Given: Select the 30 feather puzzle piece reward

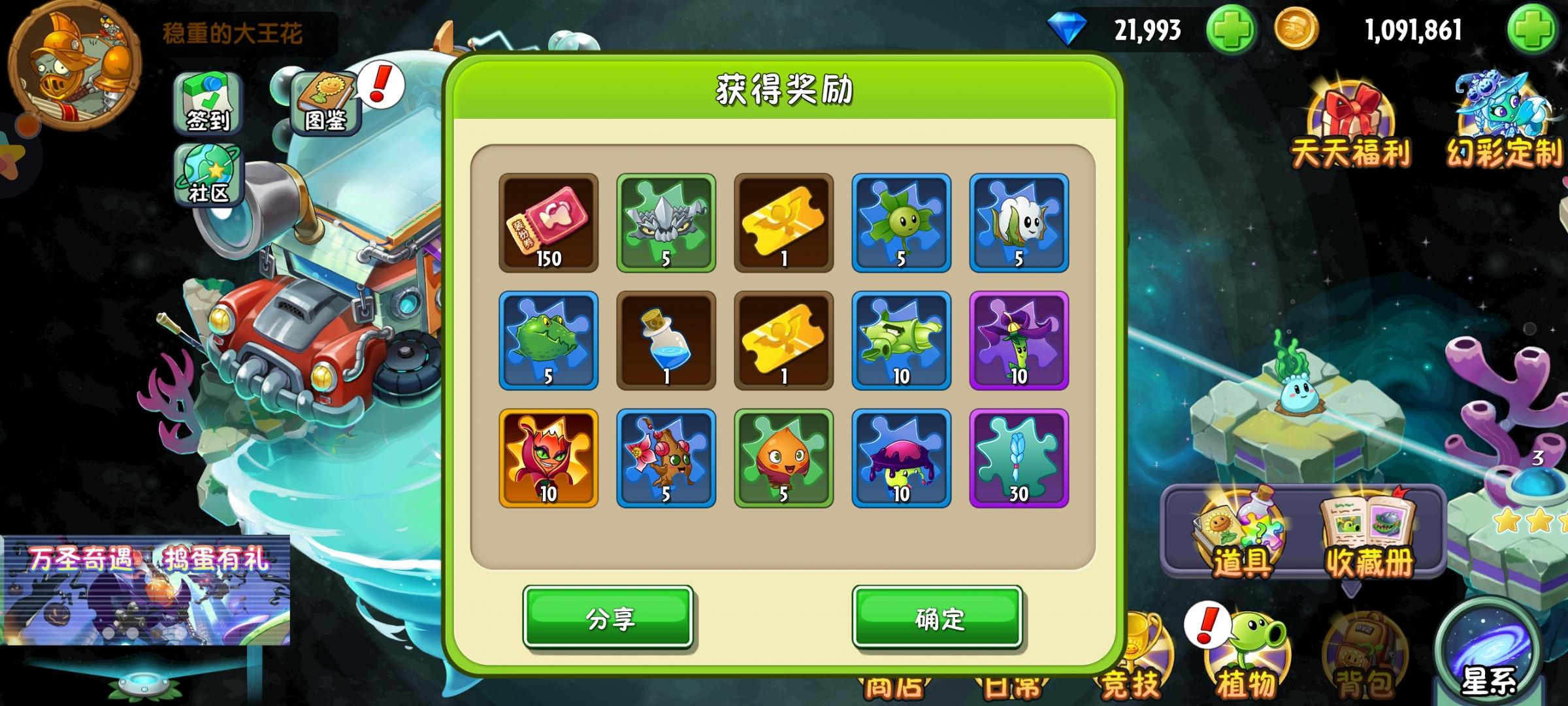Looking at the screenshot, I should point(1017,458).
